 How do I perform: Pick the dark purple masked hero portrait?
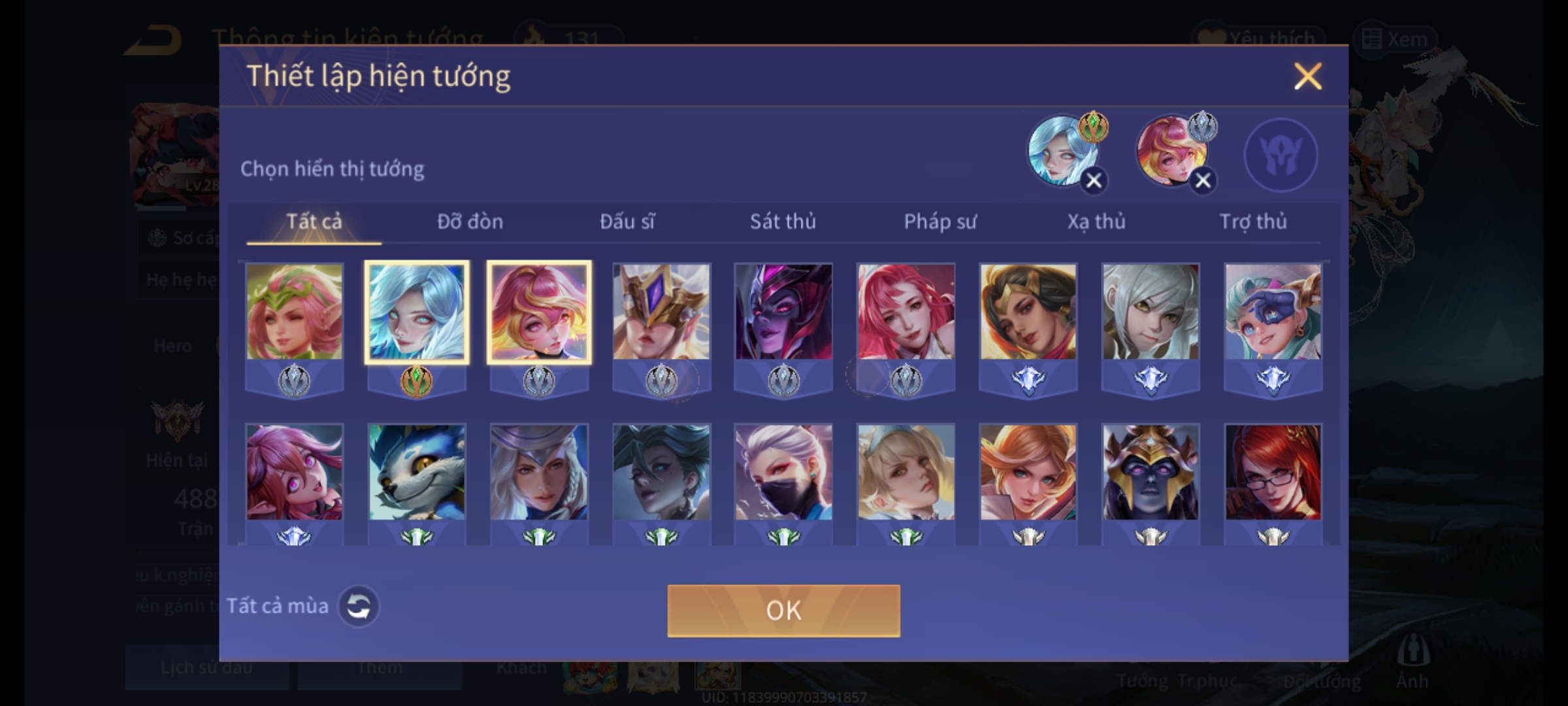pyautogui.click(x=783, y=312)
